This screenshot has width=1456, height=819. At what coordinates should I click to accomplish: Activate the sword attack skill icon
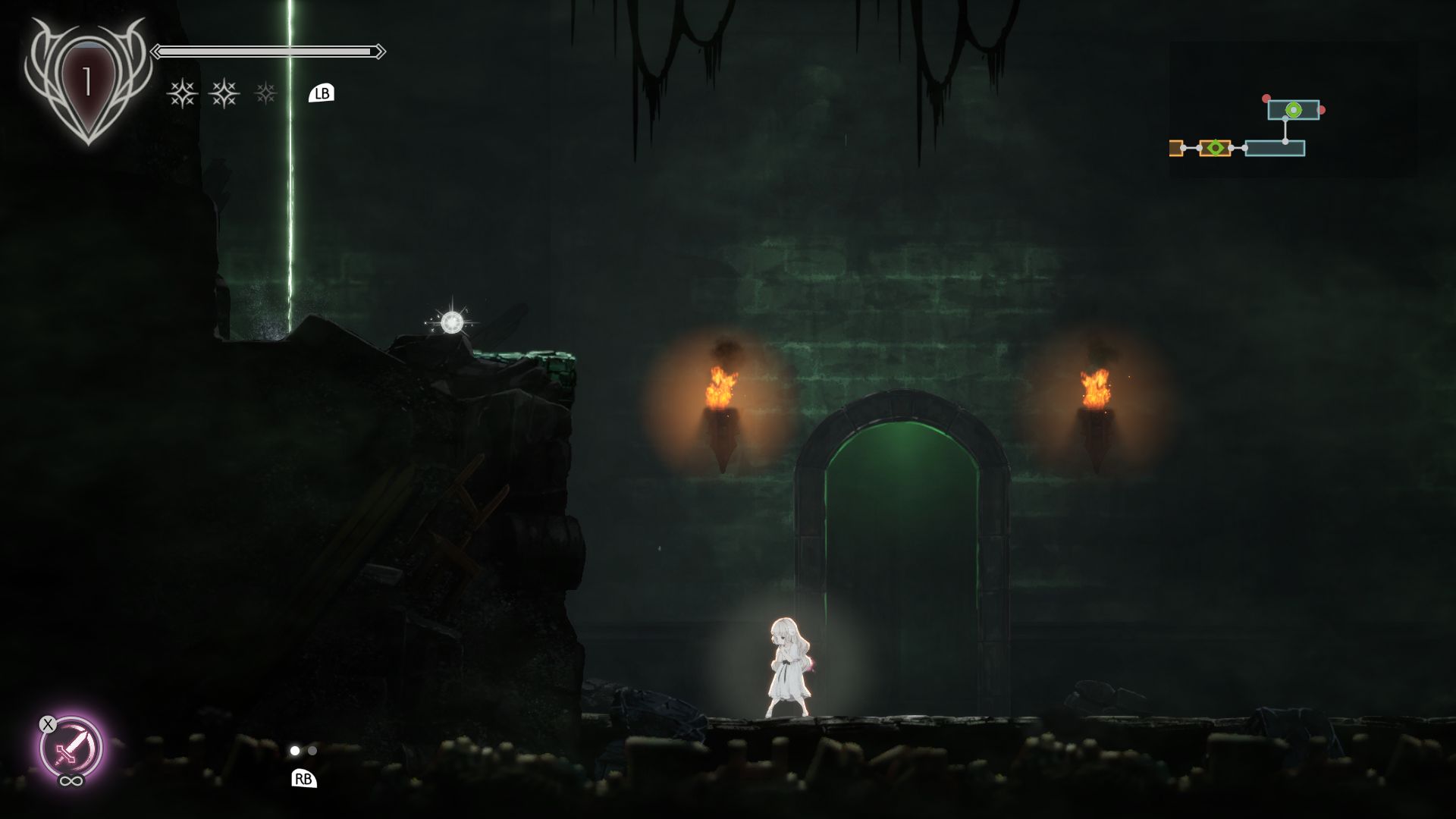click(x=71, y=748)
